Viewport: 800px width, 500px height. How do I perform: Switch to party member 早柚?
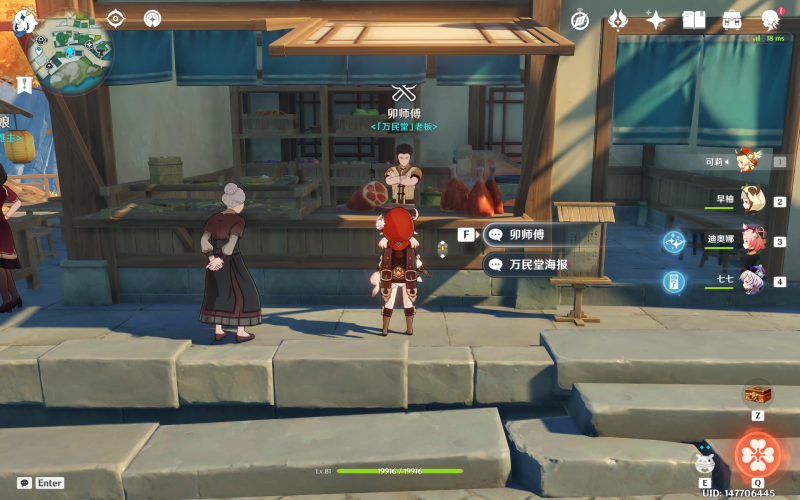[x=751, y=200]
